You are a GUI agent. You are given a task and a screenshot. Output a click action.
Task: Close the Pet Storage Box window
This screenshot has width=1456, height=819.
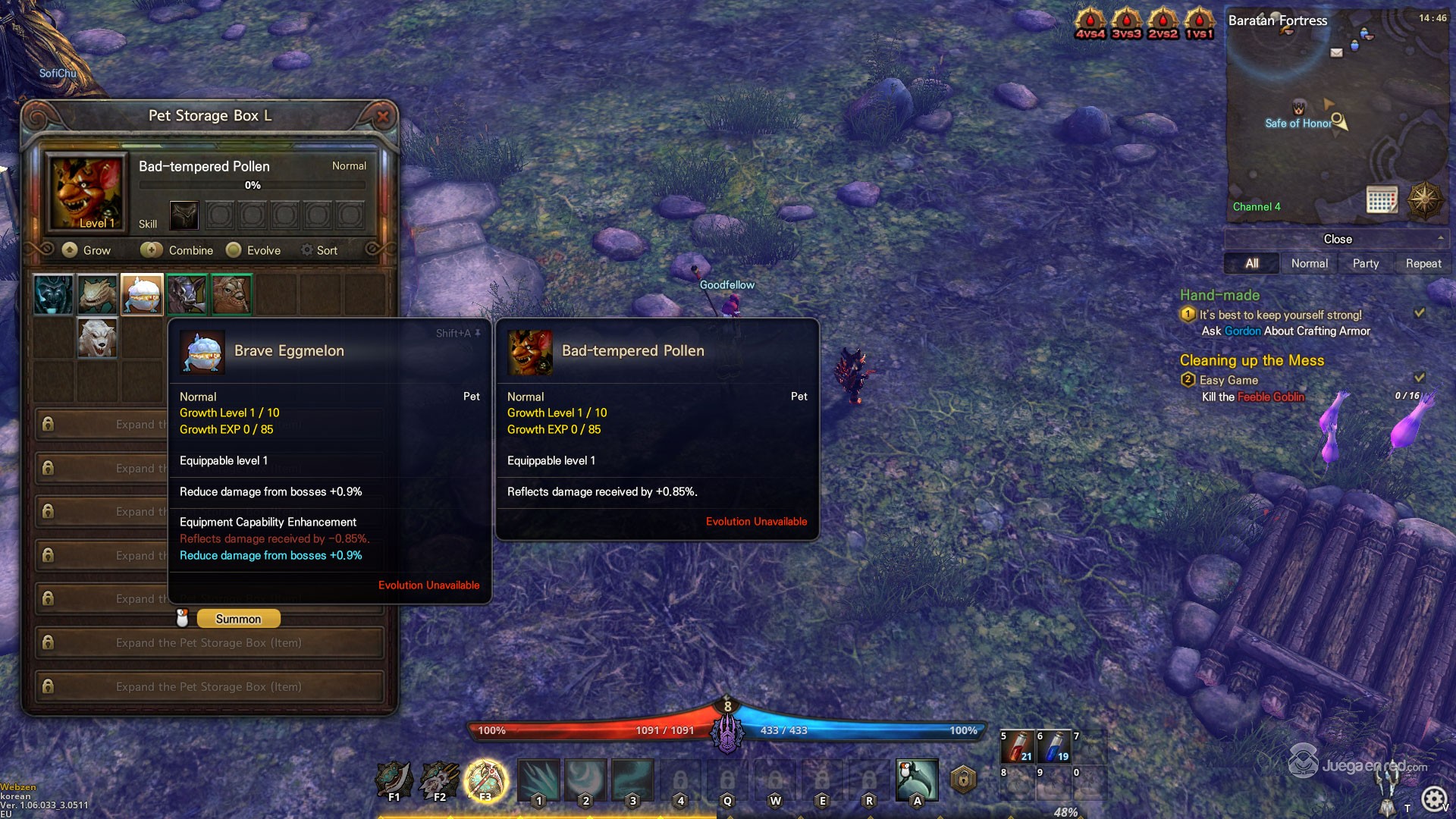pyautogui.click(x=383, y=116)
